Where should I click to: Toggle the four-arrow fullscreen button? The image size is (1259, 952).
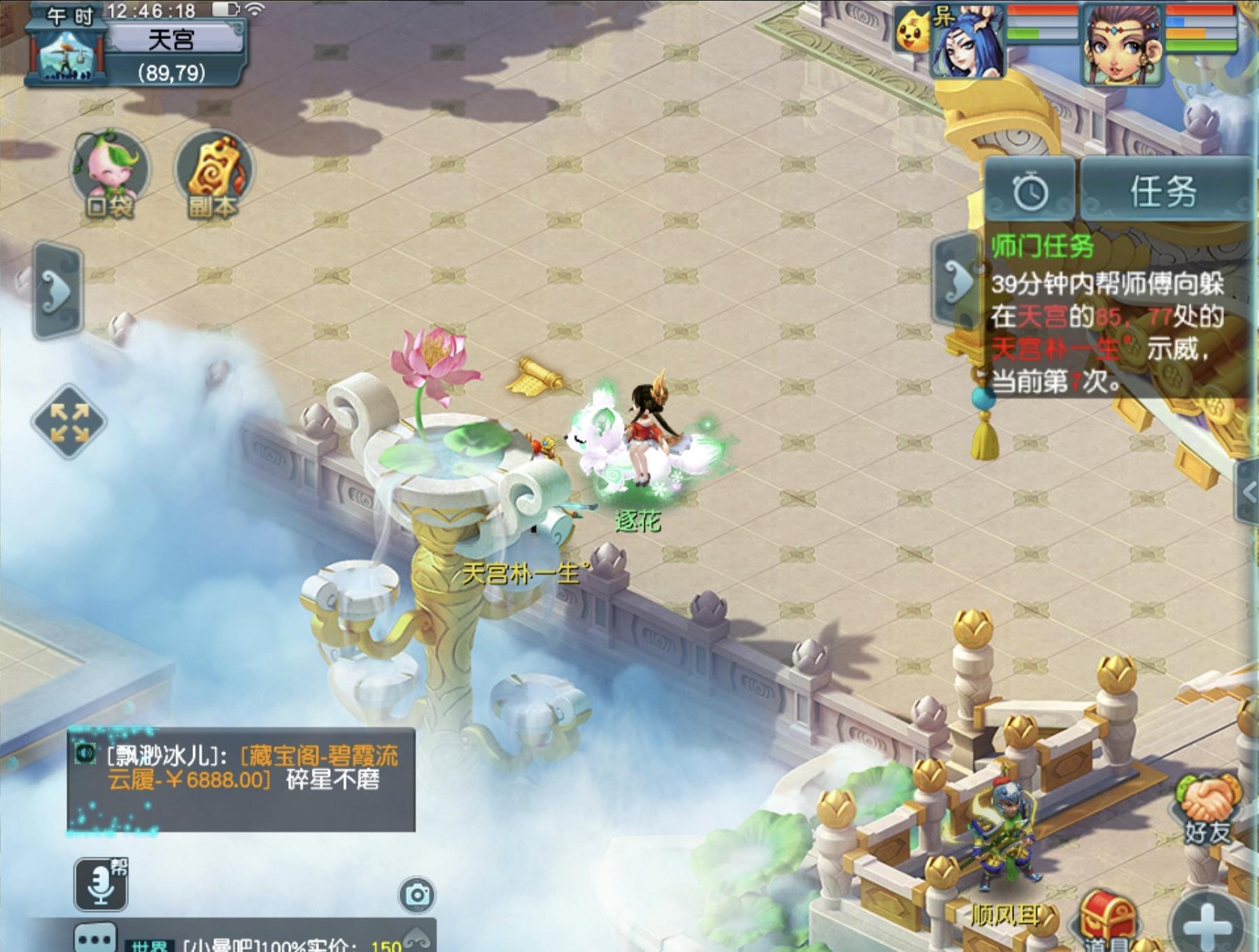coord(69,422)
